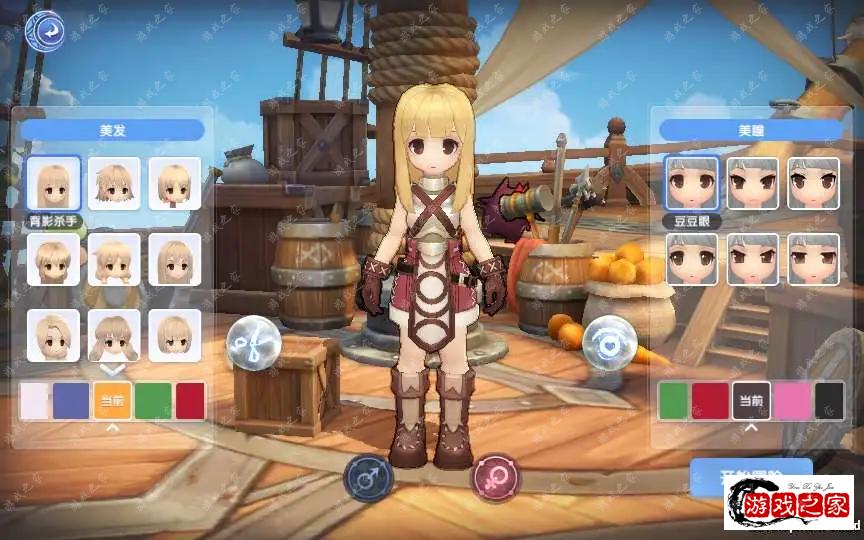
Task: Pick the pink eye color swatch
Action: click(x=791, y=400)
